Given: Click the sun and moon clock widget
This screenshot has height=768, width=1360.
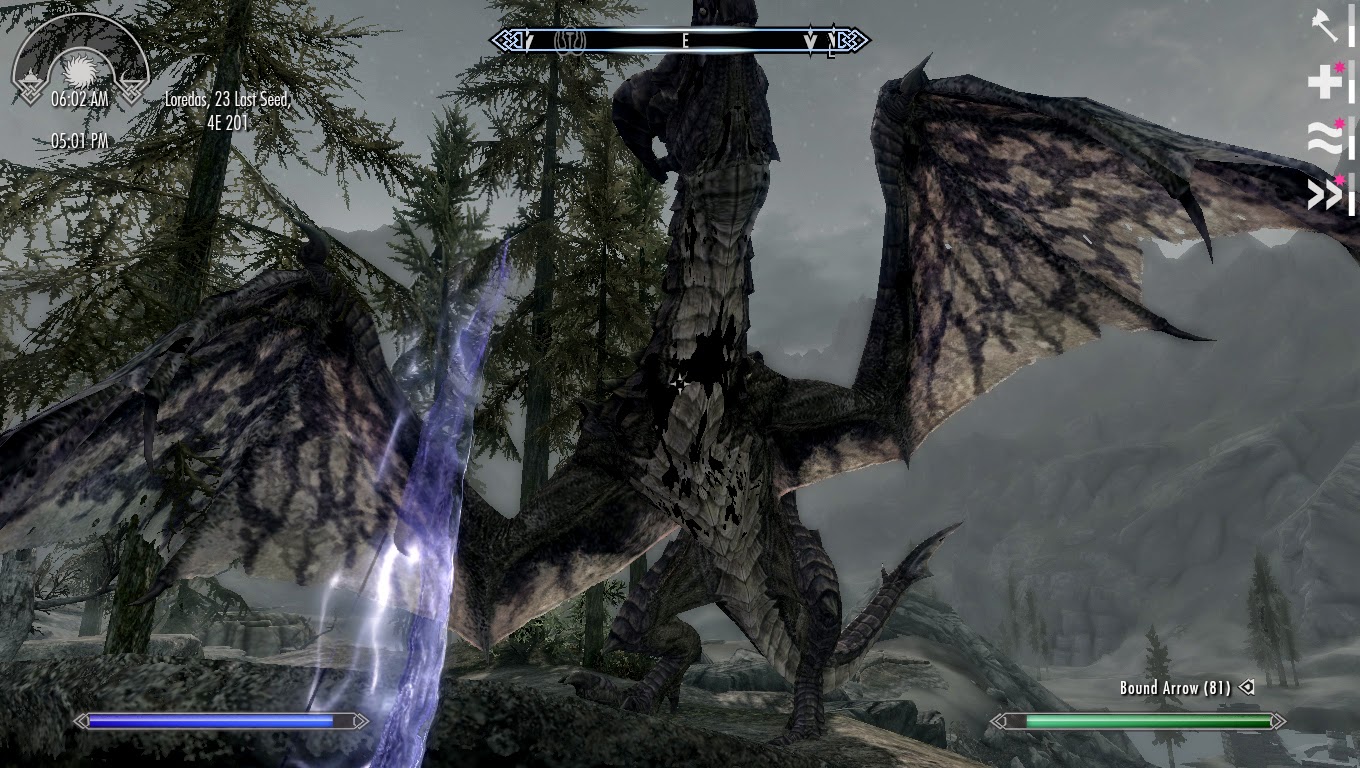Looking at the screenshot, I should (x=79, y=64).
